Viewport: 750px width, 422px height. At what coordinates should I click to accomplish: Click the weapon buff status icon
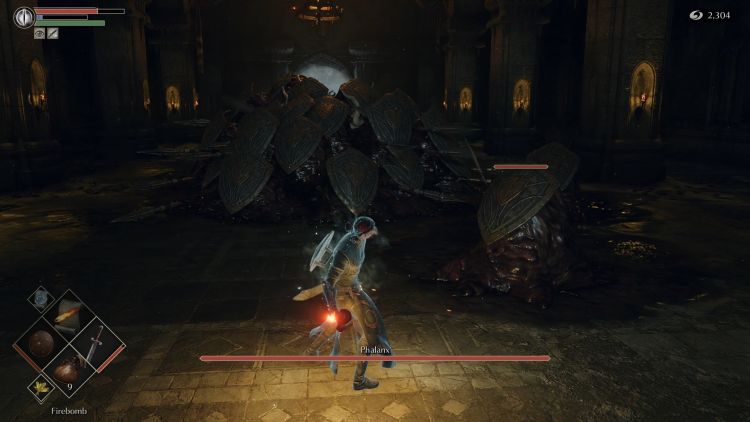52,33
